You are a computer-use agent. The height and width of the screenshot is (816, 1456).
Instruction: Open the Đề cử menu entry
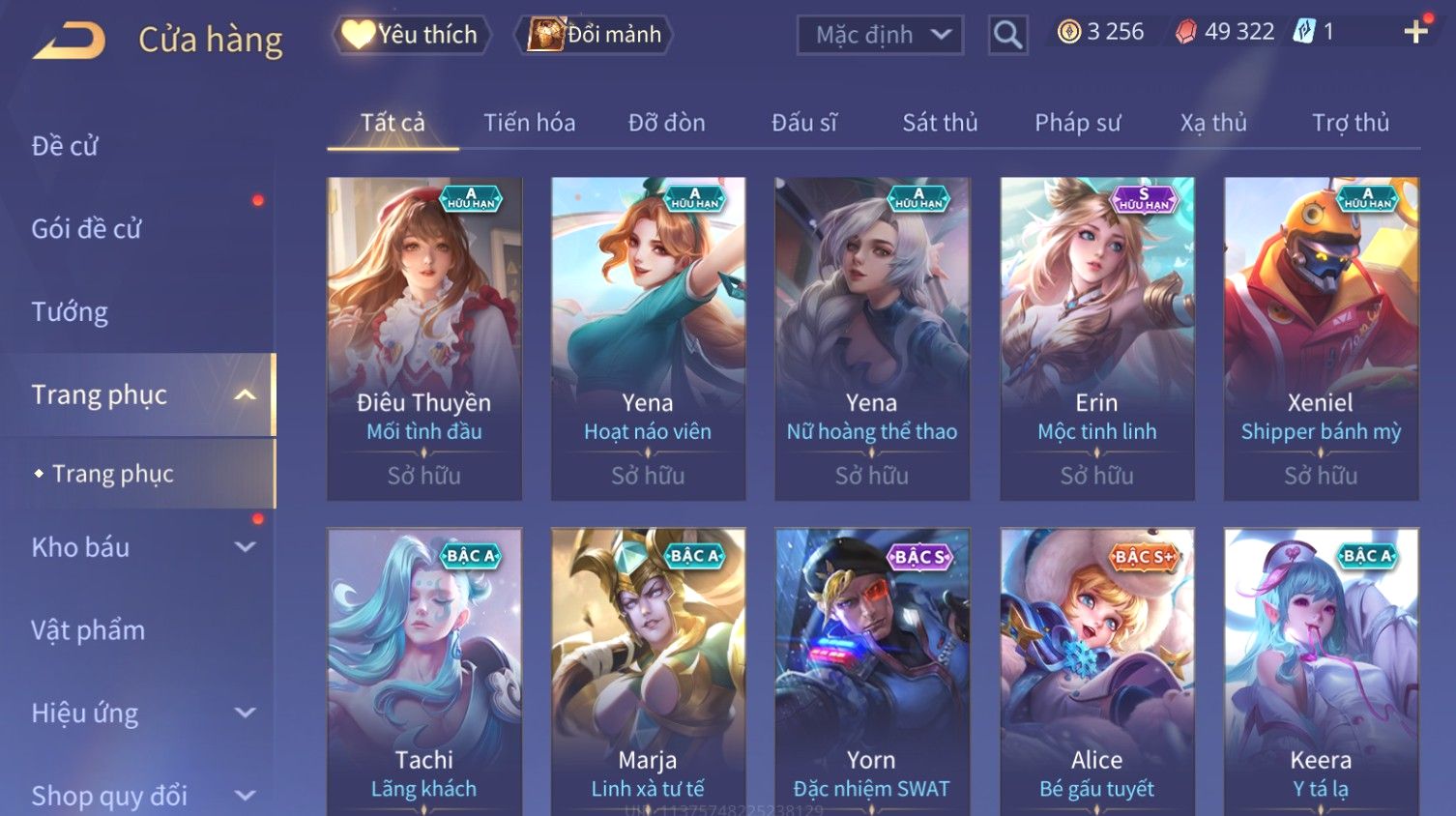(65, 146)
